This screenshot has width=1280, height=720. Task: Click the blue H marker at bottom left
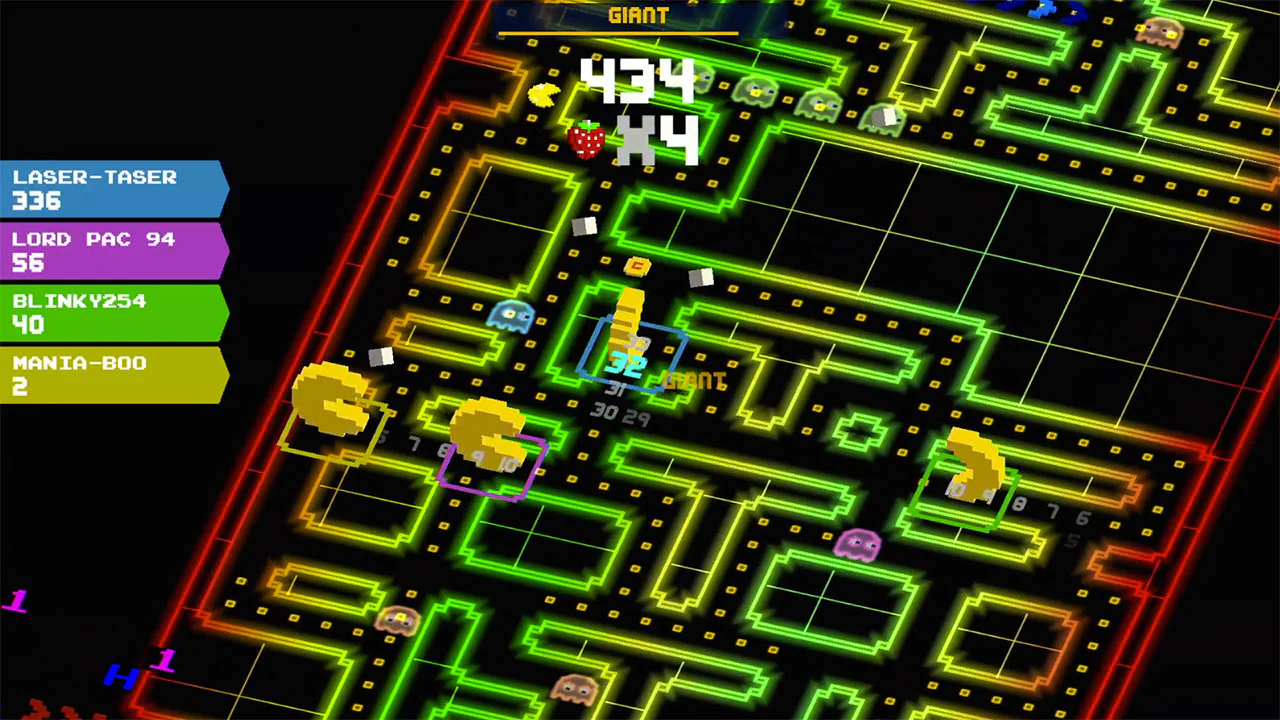(x=119, y=676)
